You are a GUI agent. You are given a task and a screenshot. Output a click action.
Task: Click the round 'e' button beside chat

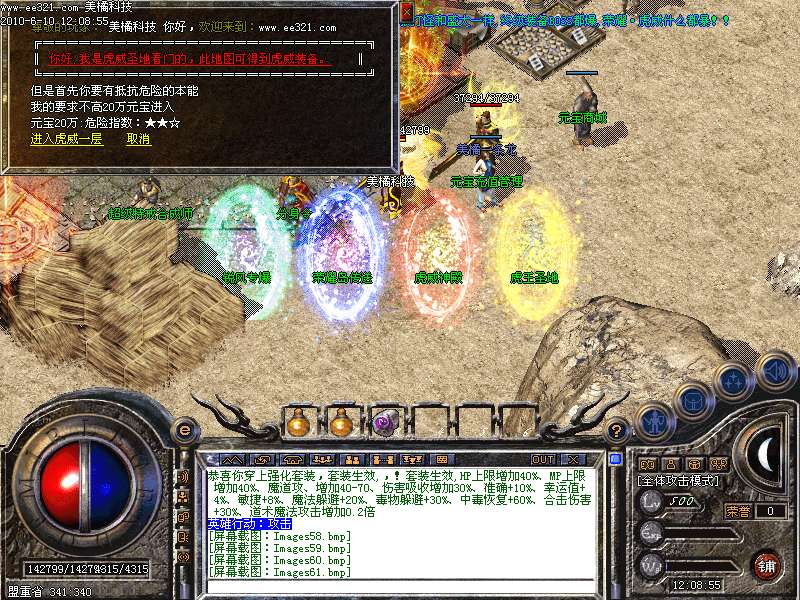click(184, 431)
